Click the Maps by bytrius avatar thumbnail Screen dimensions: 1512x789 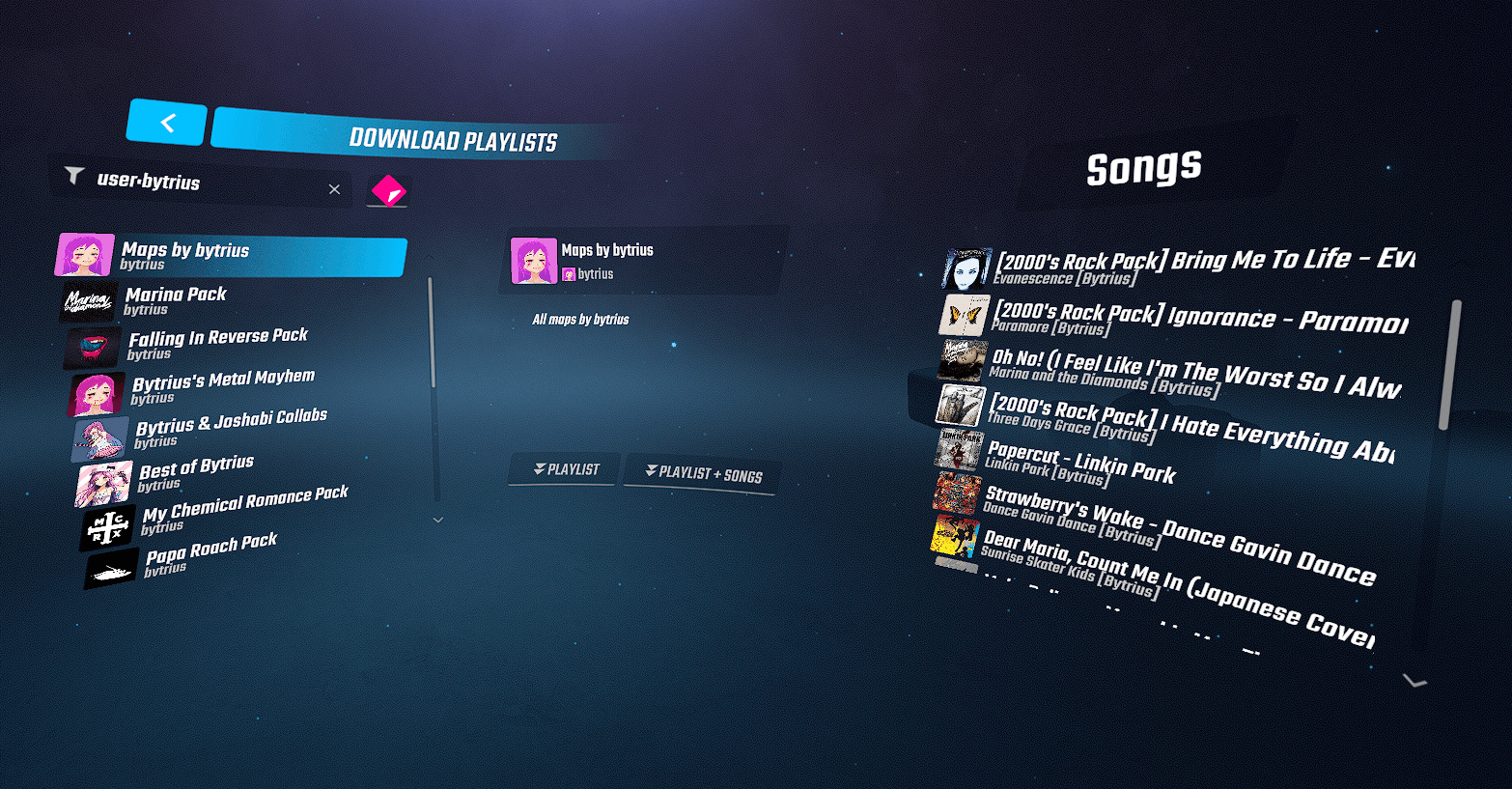point(85,256)
